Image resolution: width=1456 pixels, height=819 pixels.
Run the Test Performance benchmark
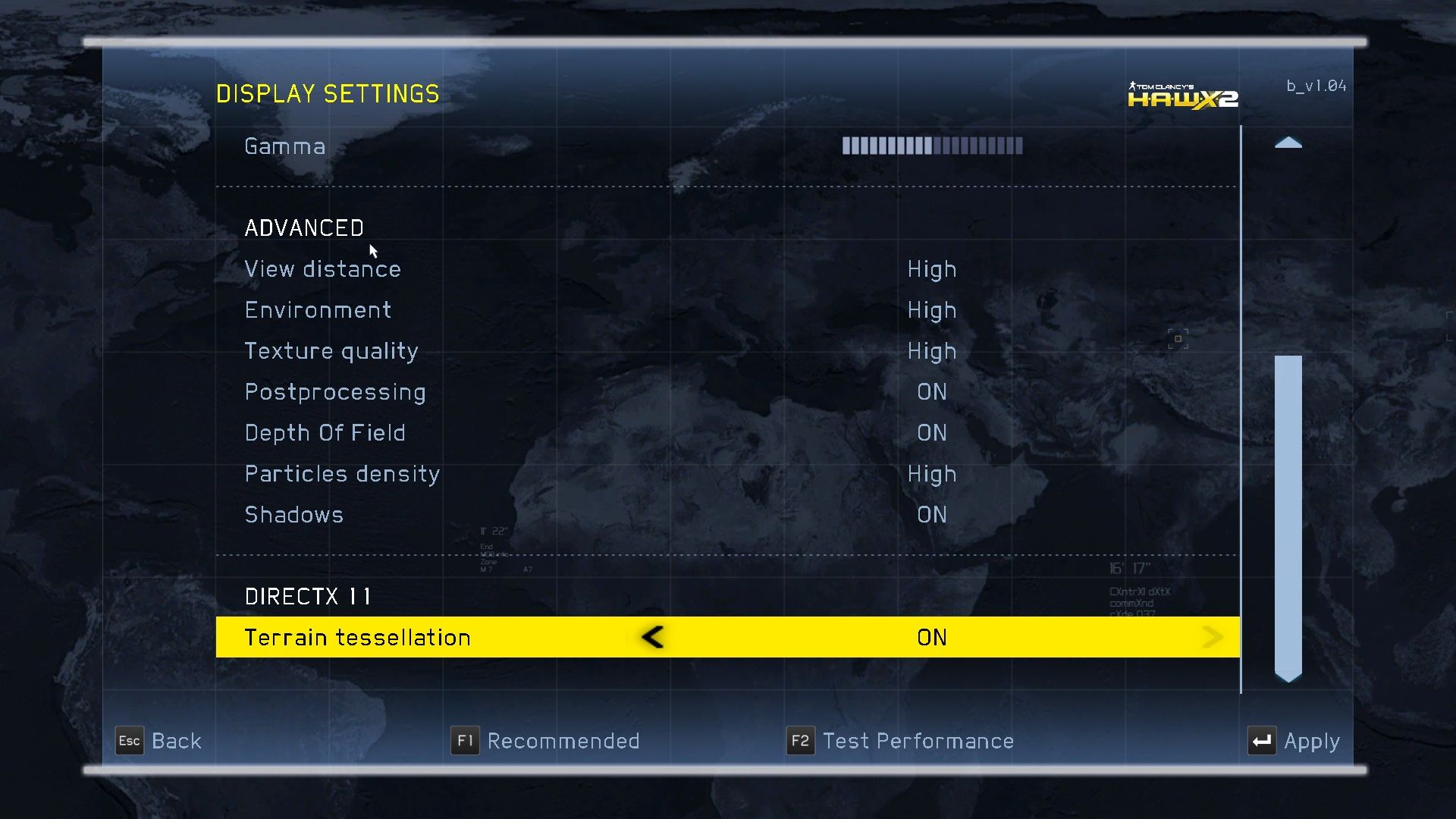point(900,741)
